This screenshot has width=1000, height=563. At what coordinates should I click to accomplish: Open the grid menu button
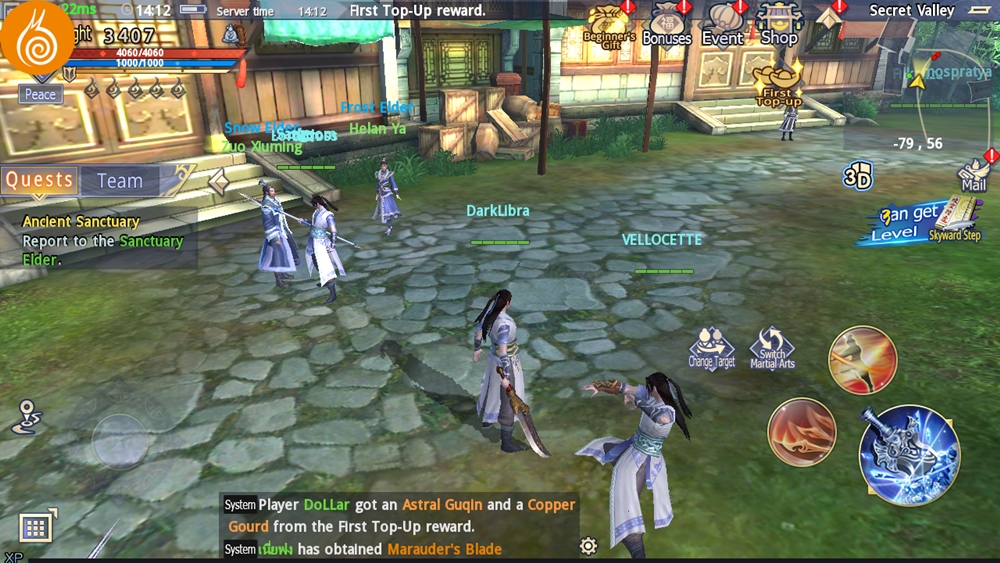(36, 527)
